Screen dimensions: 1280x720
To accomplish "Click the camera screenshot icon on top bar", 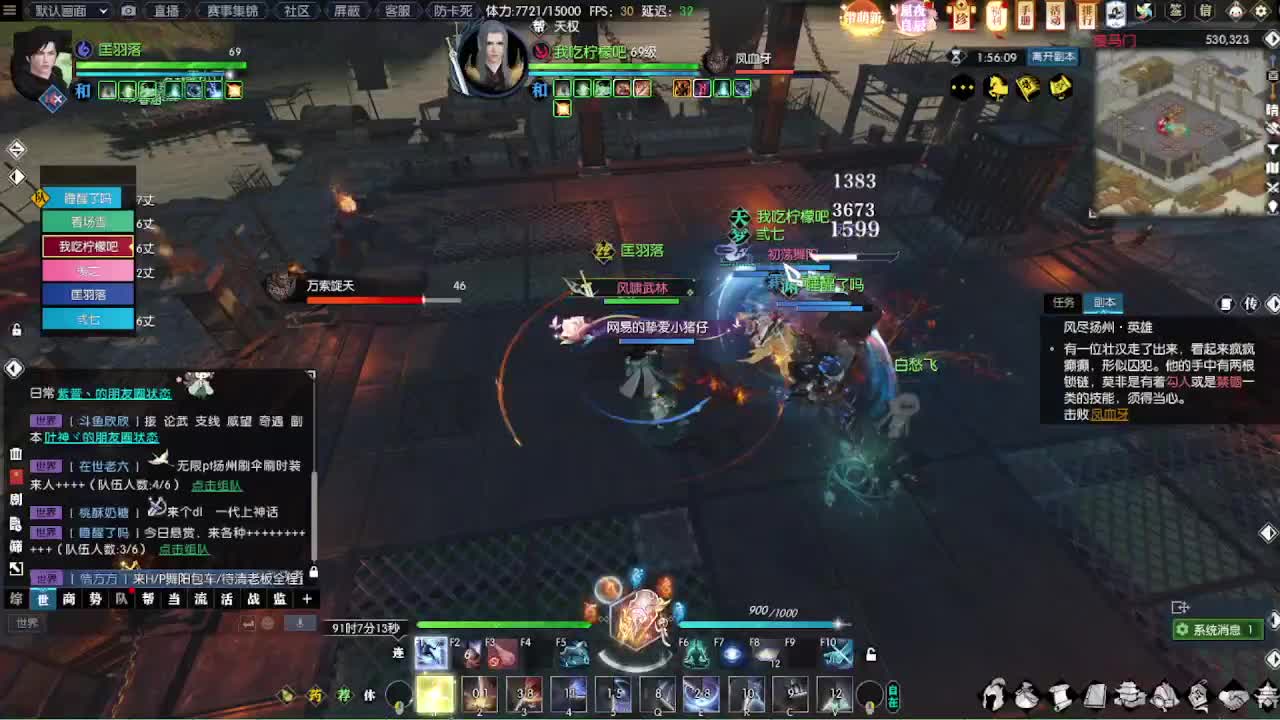I will click(x=128, y=12).
